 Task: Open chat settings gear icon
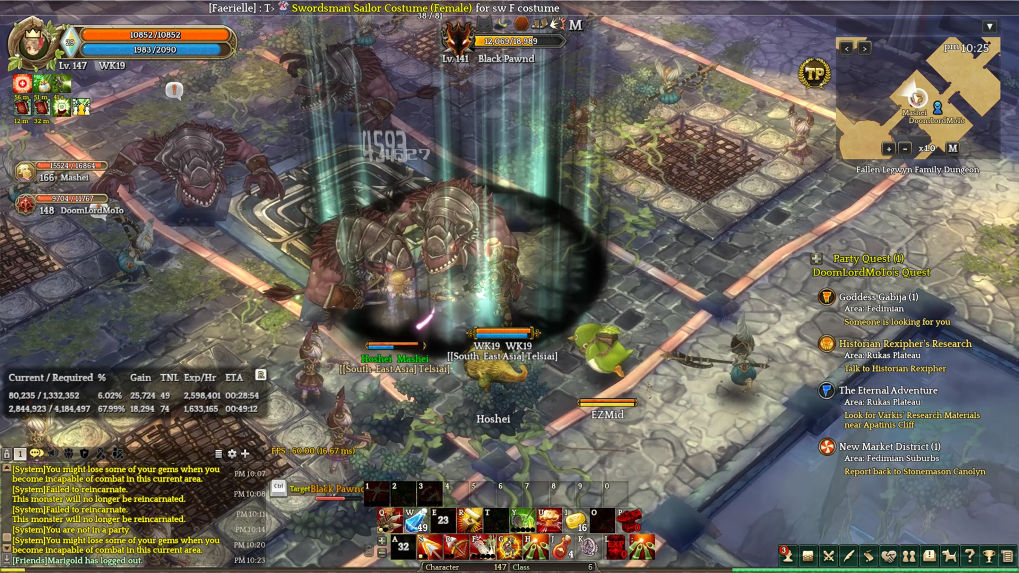coord(232,454)
